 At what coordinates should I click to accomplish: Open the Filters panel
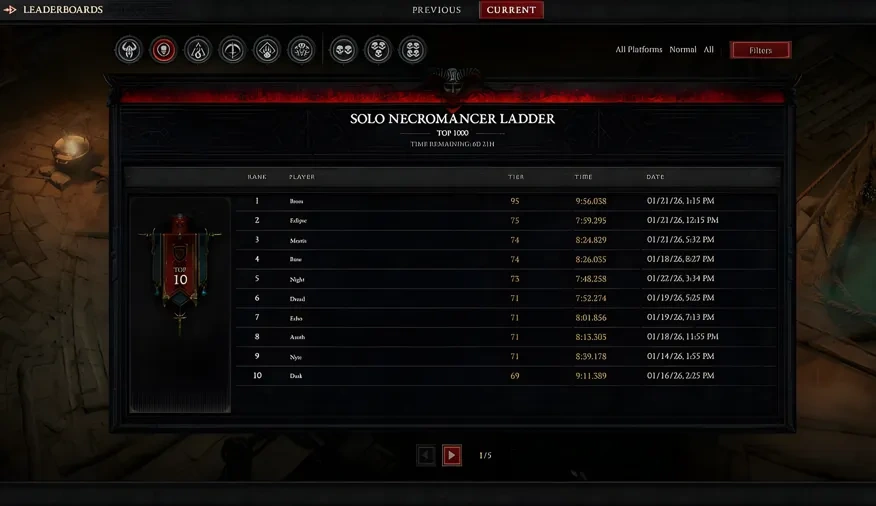(x=760, y=50)
